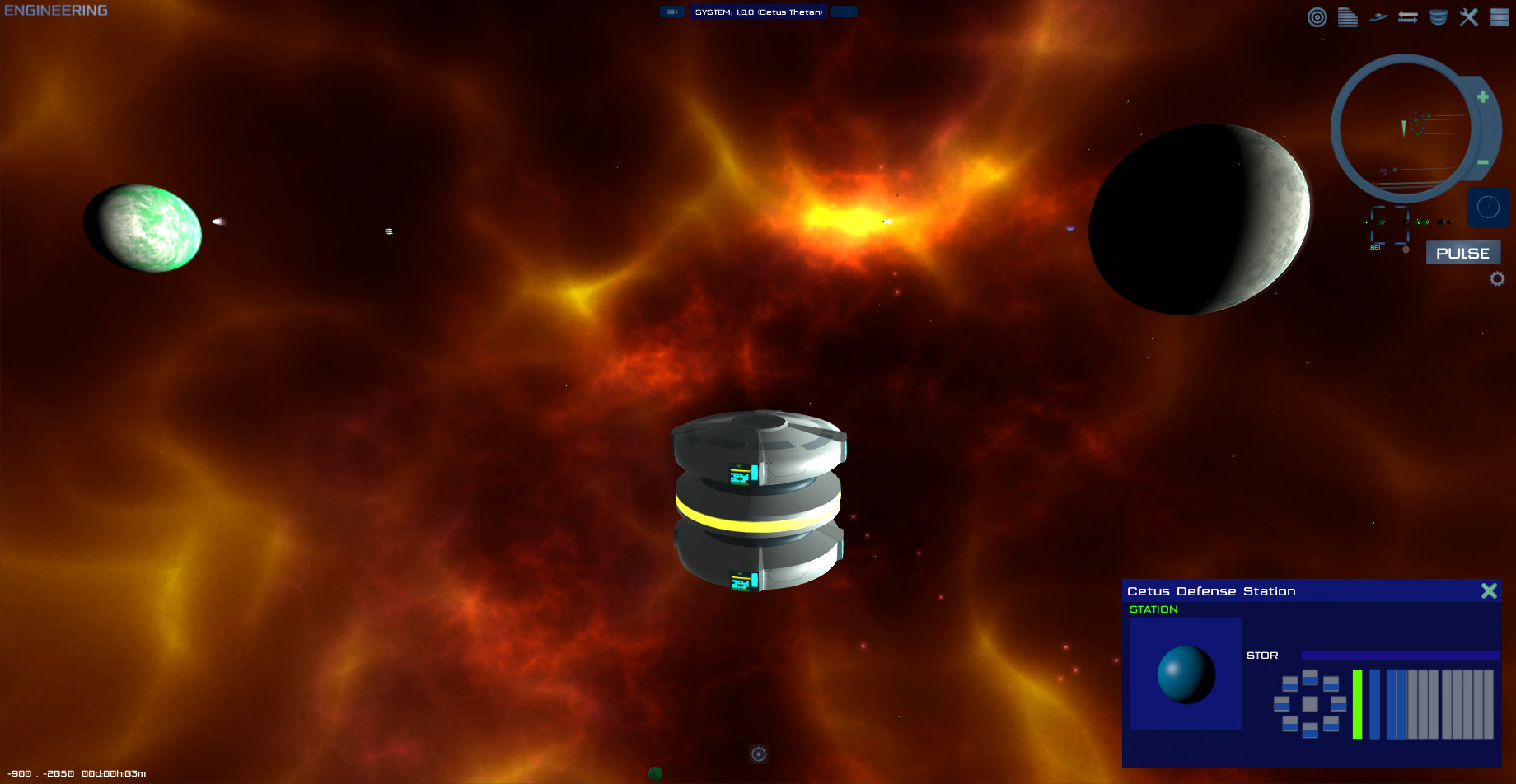
Task: Click the transfer arrows trading icon
Action: coord(1408,16)
